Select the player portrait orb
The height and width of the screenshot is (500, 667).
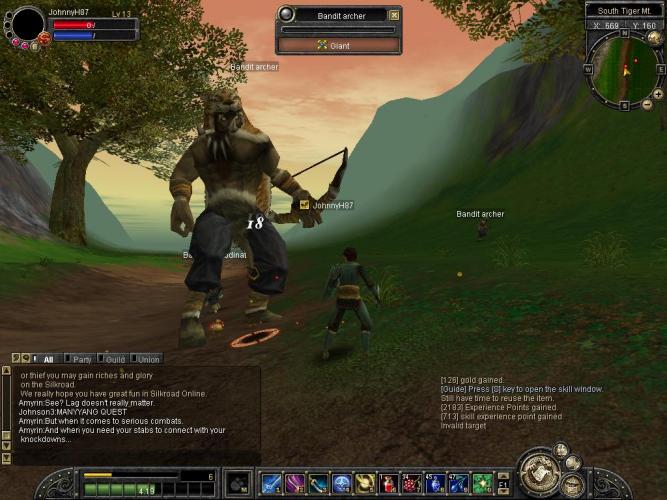click(x=28, y=24)
